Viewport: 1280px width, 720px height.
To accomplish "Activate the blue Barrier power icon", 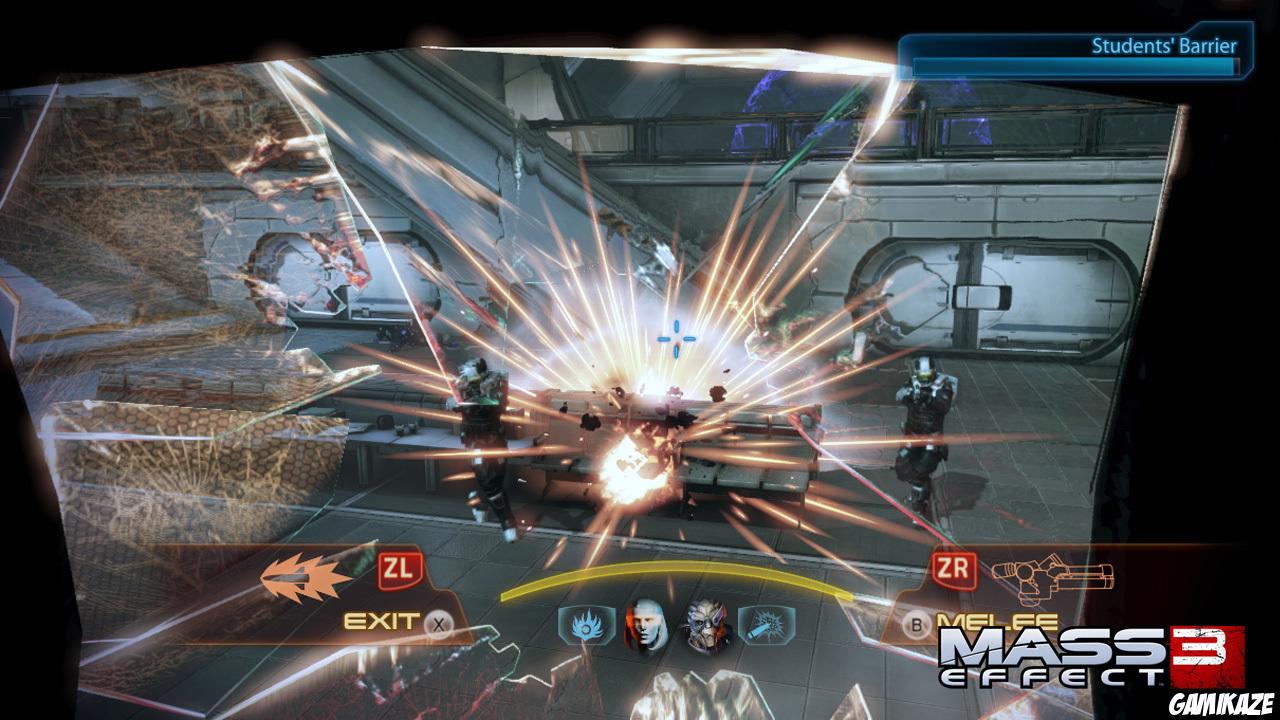I will (x=585, y=623).
